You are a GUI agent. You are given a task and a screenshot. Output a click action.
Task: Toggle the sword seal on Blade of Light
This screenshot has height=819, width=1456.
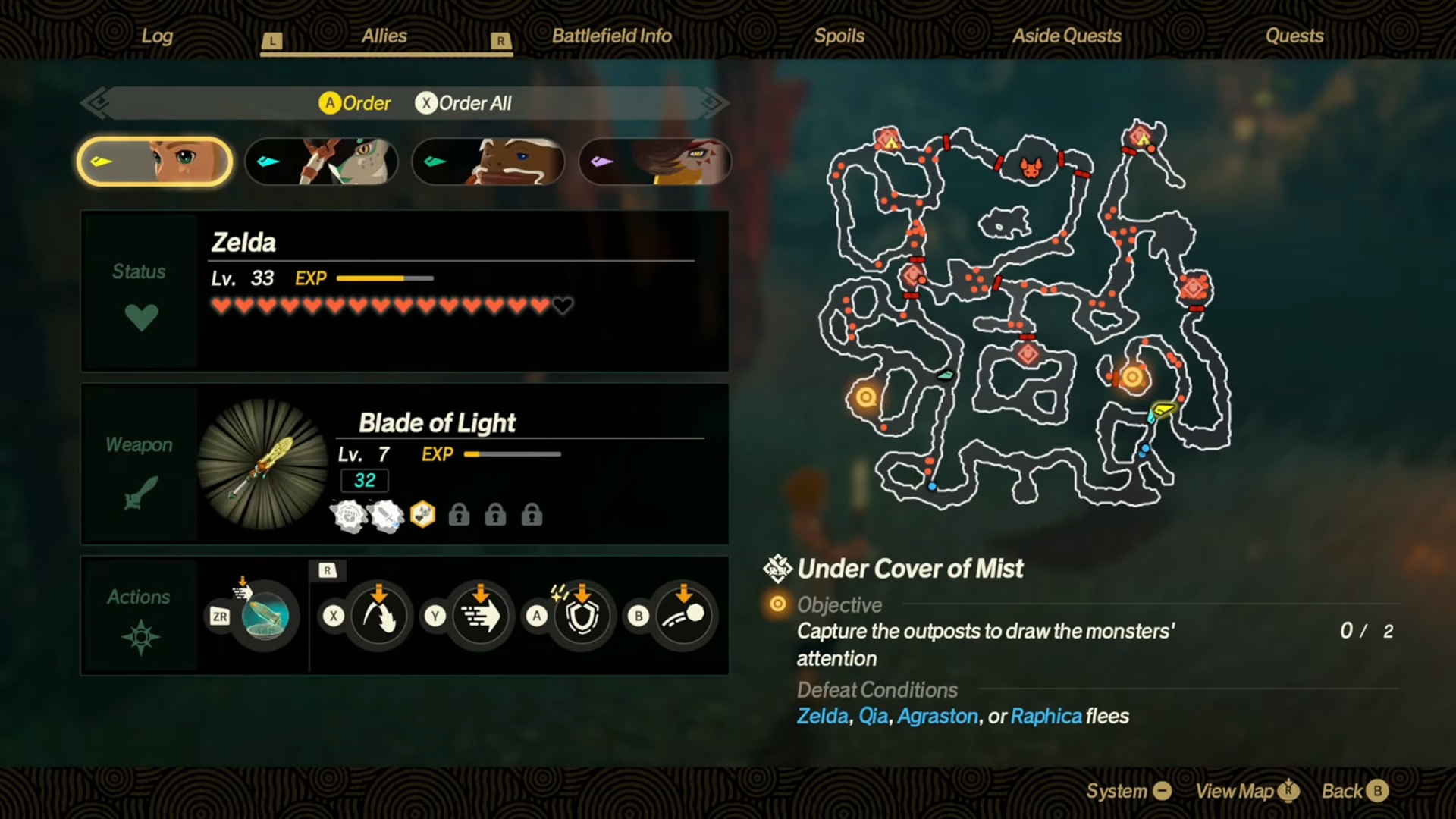[x=388, y=515]
